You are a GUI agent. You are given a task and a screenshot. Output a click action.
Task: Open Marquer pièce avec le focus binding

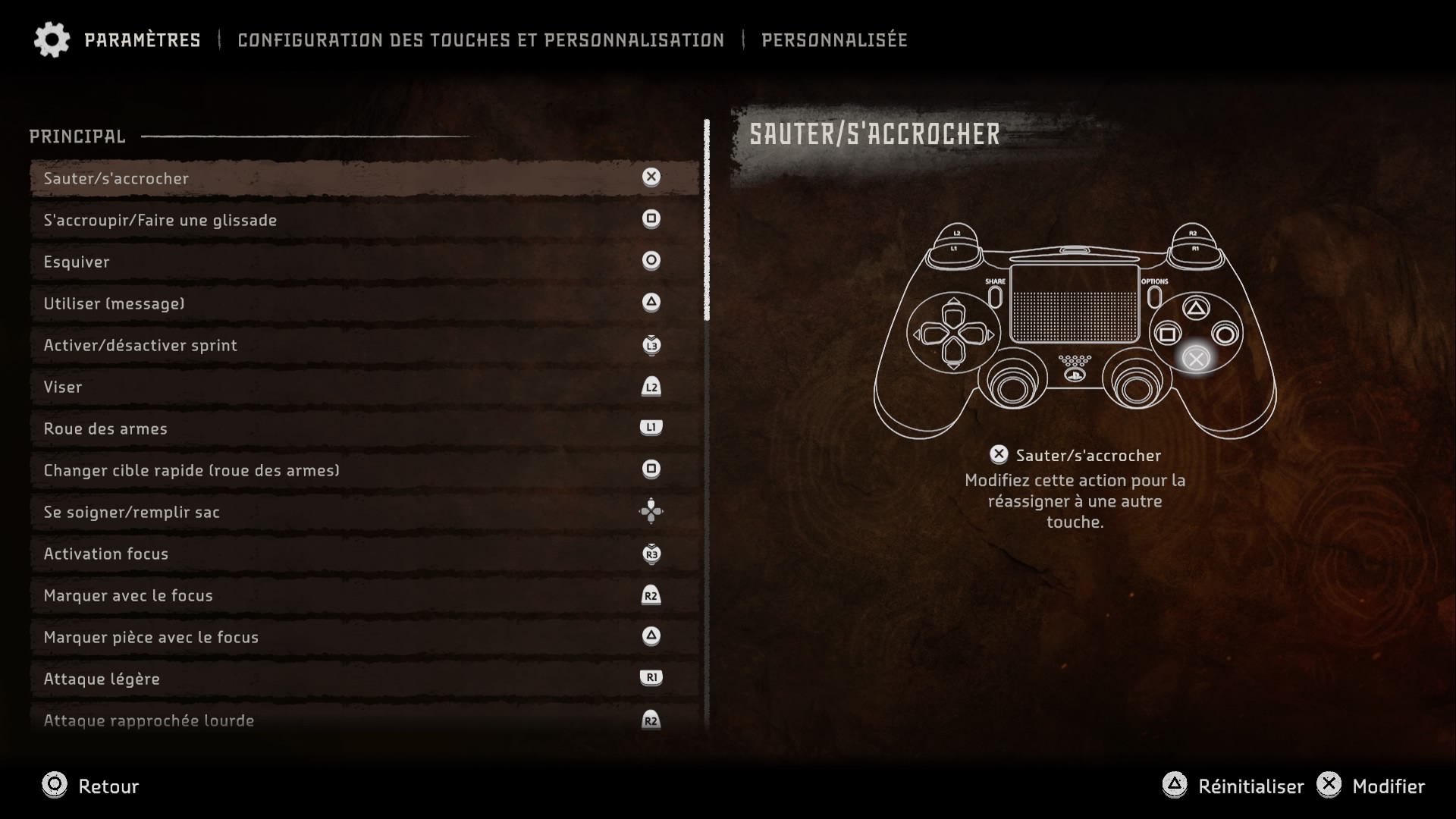(364, 637)
